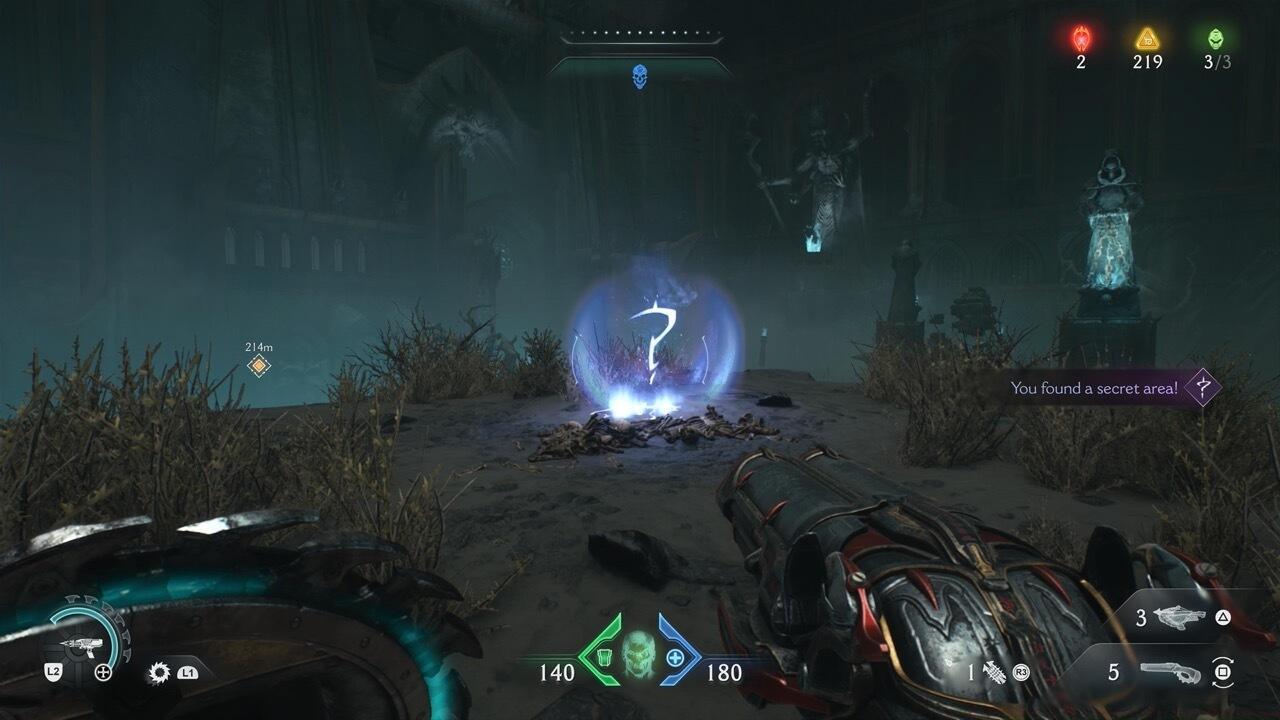1280x720 pixels.
Task: Switch to the shotgun slot with 5 ammo
Action: coord(1171,673)
